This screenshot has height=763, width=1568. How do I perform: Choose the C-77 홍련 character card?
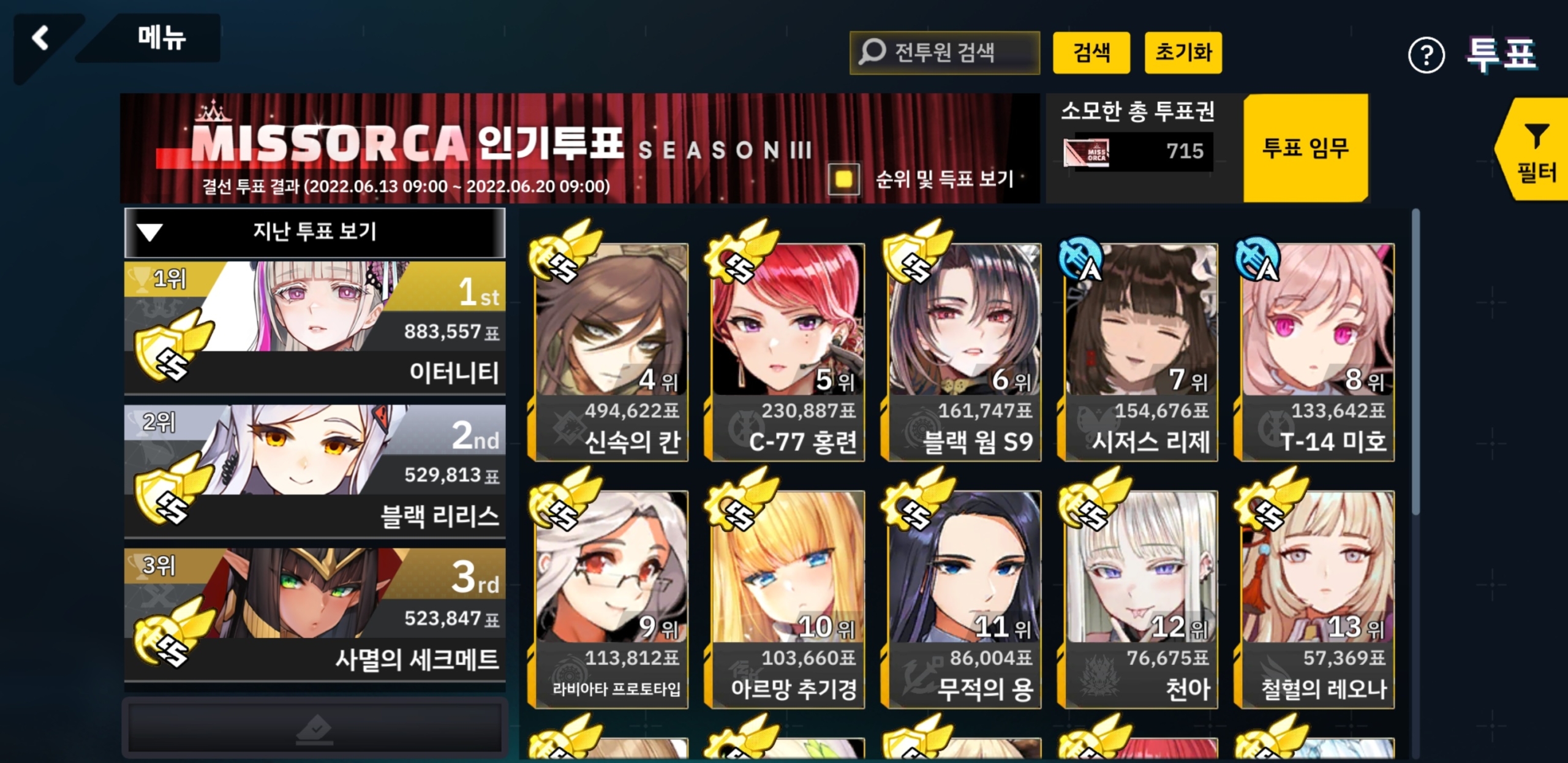tap(787, 352)
